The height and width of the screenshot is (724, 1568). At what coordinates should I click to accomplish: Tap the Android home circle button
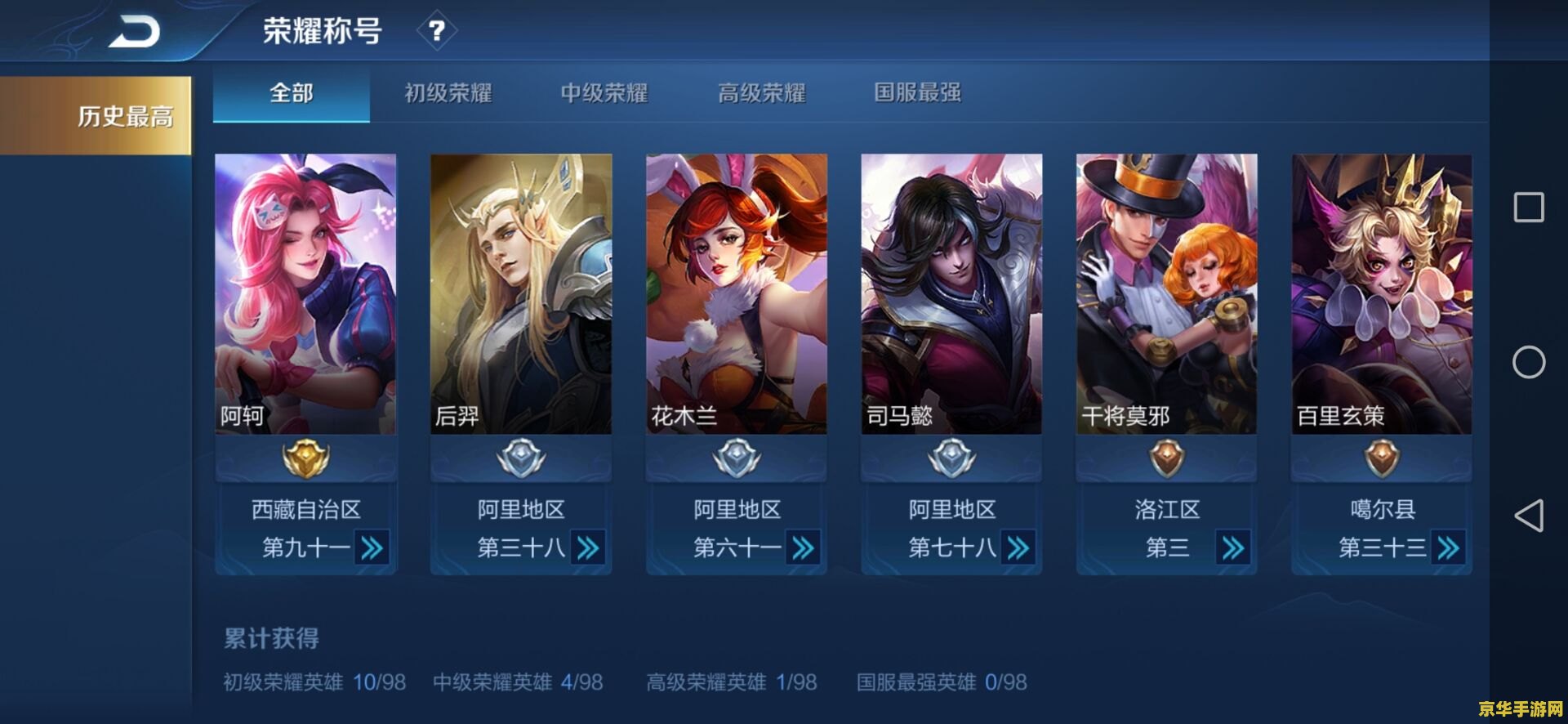[x=1529, y=362]
